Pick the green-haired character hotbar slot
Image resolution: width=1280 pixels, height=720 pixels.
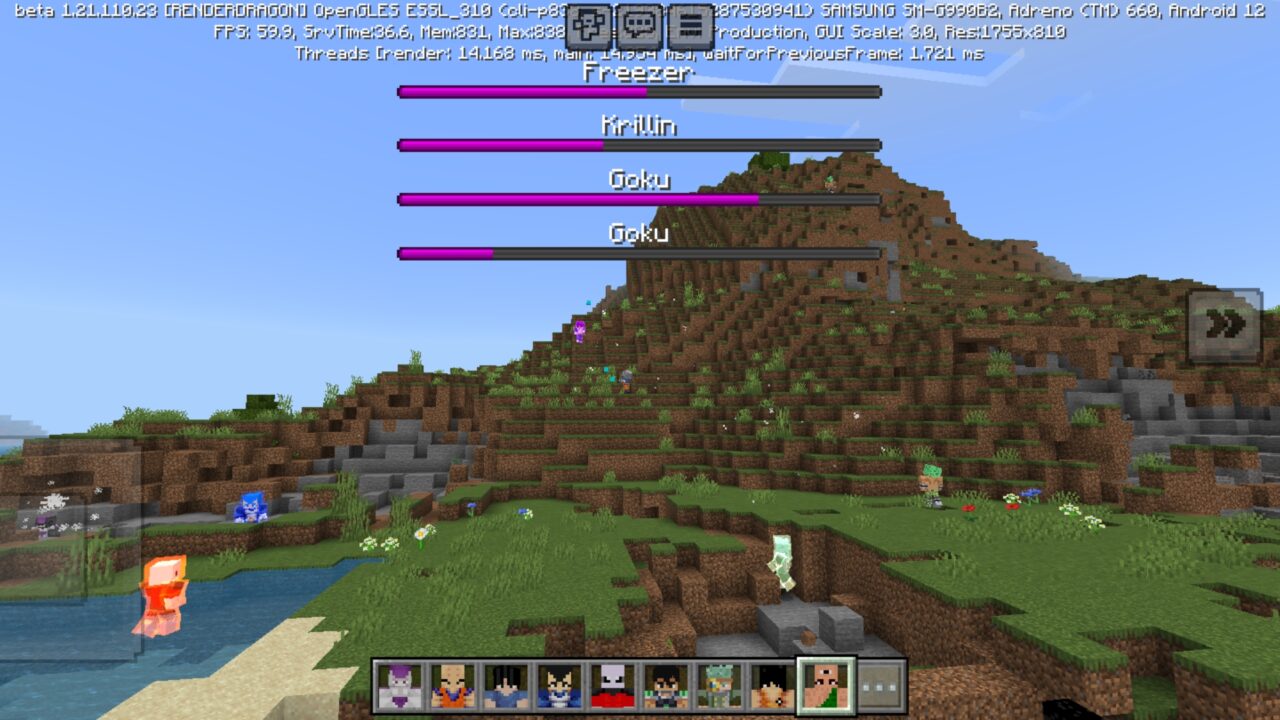tap(718, 682)
